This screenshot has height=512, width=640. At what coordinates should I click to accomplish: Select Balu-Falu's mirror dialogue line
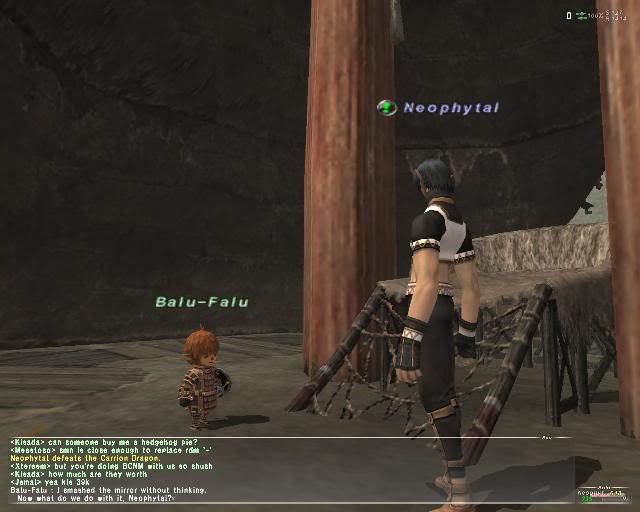coord(108,490)
